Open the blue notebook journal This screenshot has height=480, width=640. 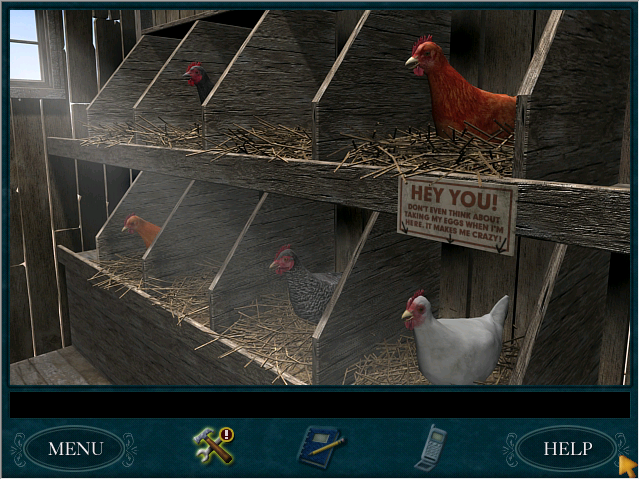click(x=321, y=446)
